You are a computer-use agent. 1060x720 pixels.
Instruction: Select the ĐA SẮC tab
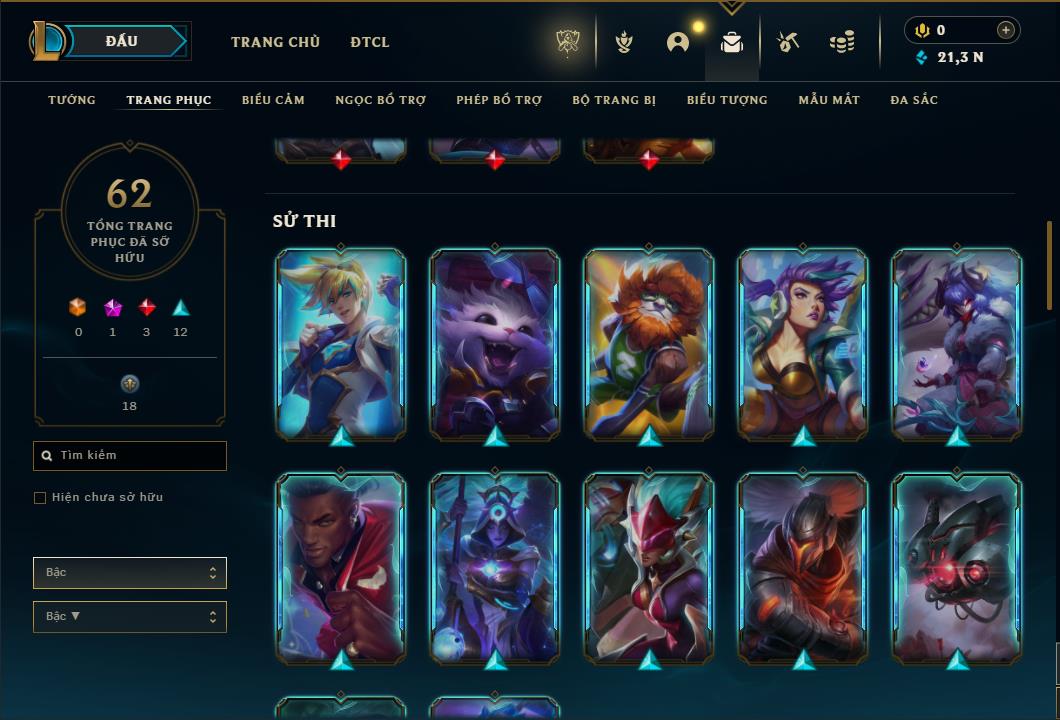pyautogui.click(x=914, y=100)
